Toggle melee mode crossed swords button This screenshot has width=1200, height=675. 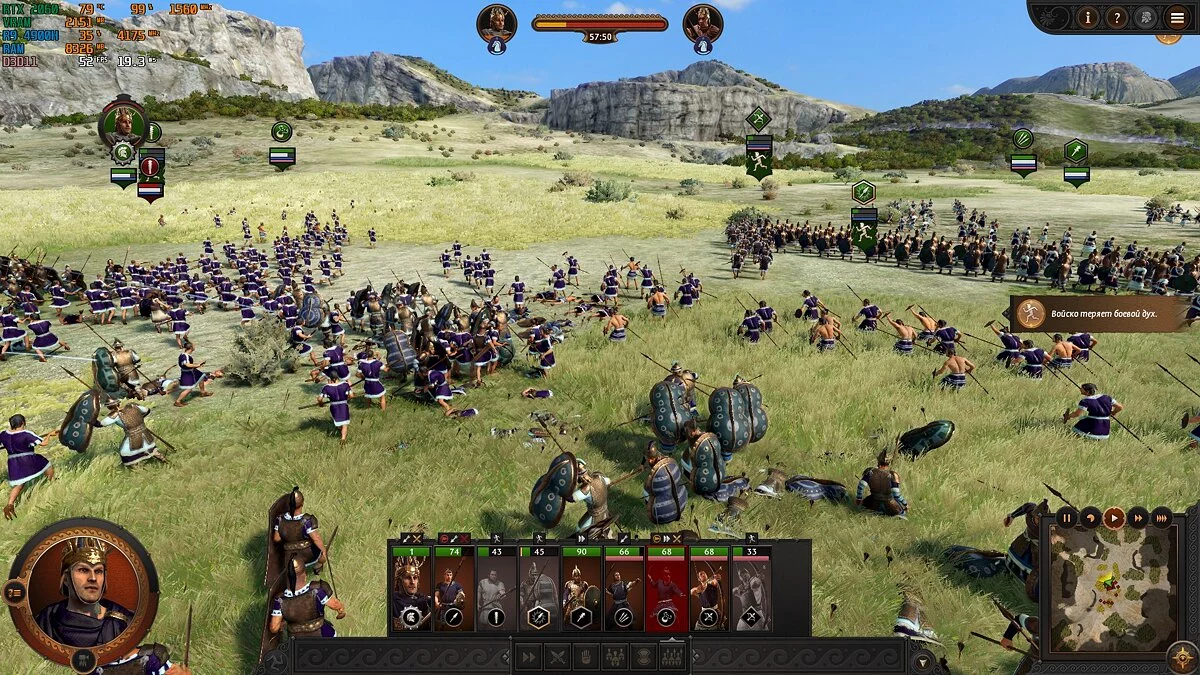pos(557,657)
